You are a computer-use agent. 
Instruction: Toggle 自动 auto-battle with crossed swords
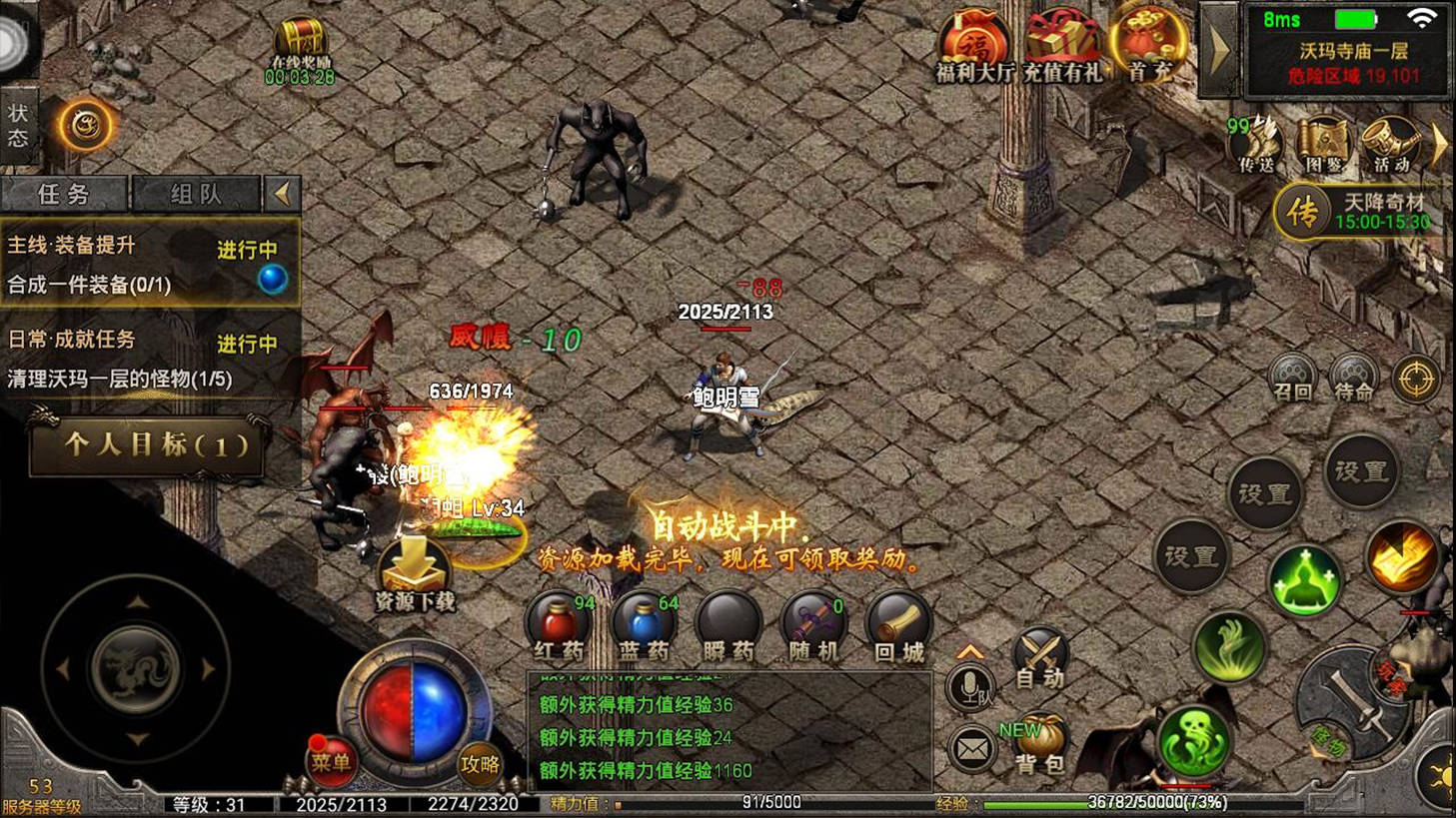coord(1039,658)
